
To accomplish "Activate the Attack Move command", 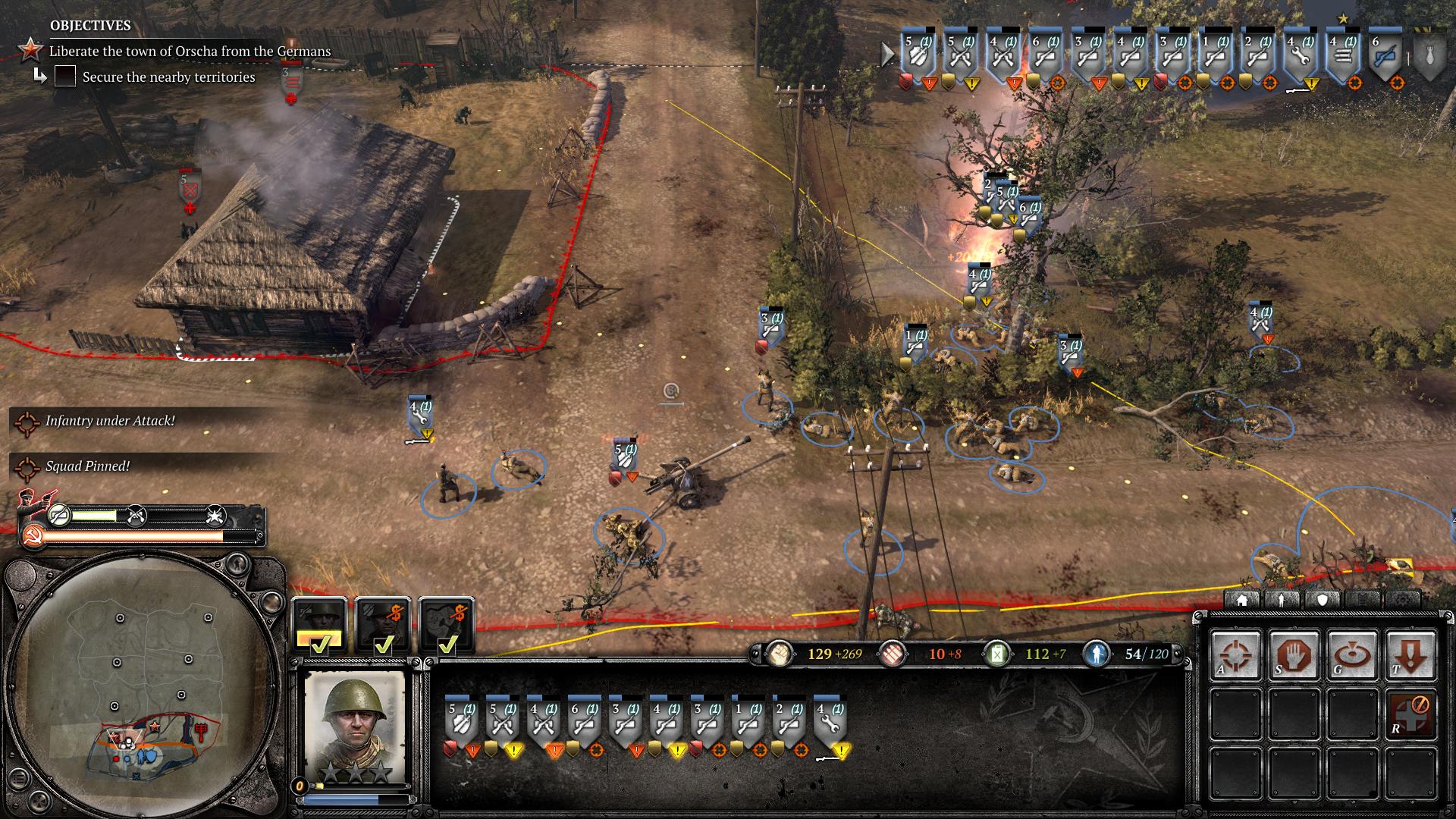I will pyautogui.click(x=1235, y=654).
